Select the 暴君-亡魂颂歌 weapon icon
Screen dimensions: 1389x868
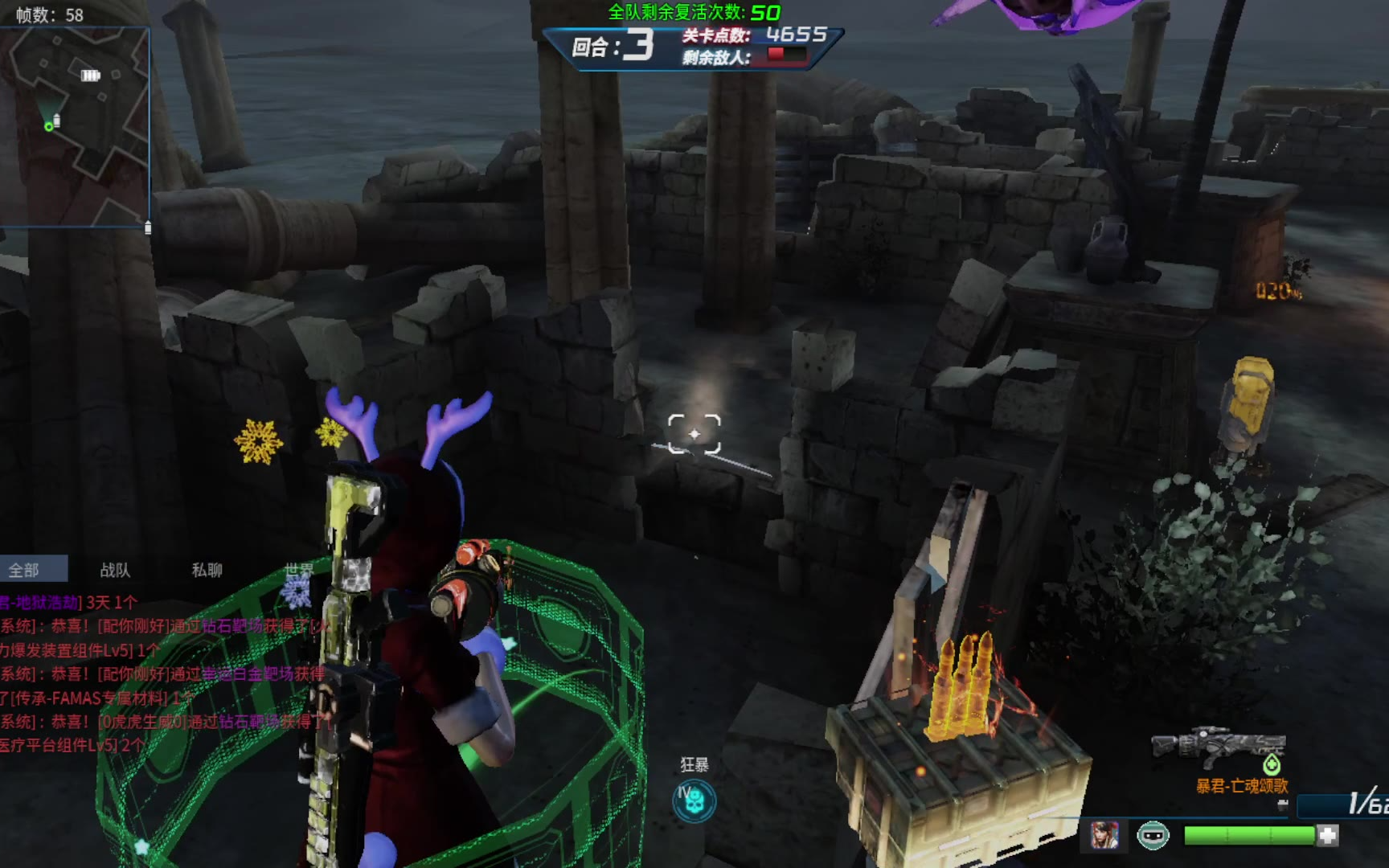(x=1218, y=746)
